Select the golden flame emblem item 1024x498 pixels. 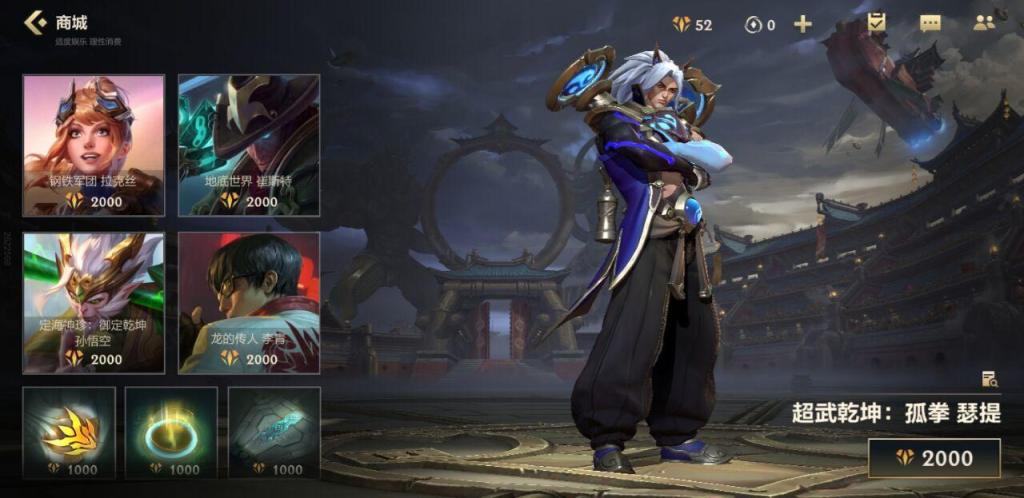(69, 433)
